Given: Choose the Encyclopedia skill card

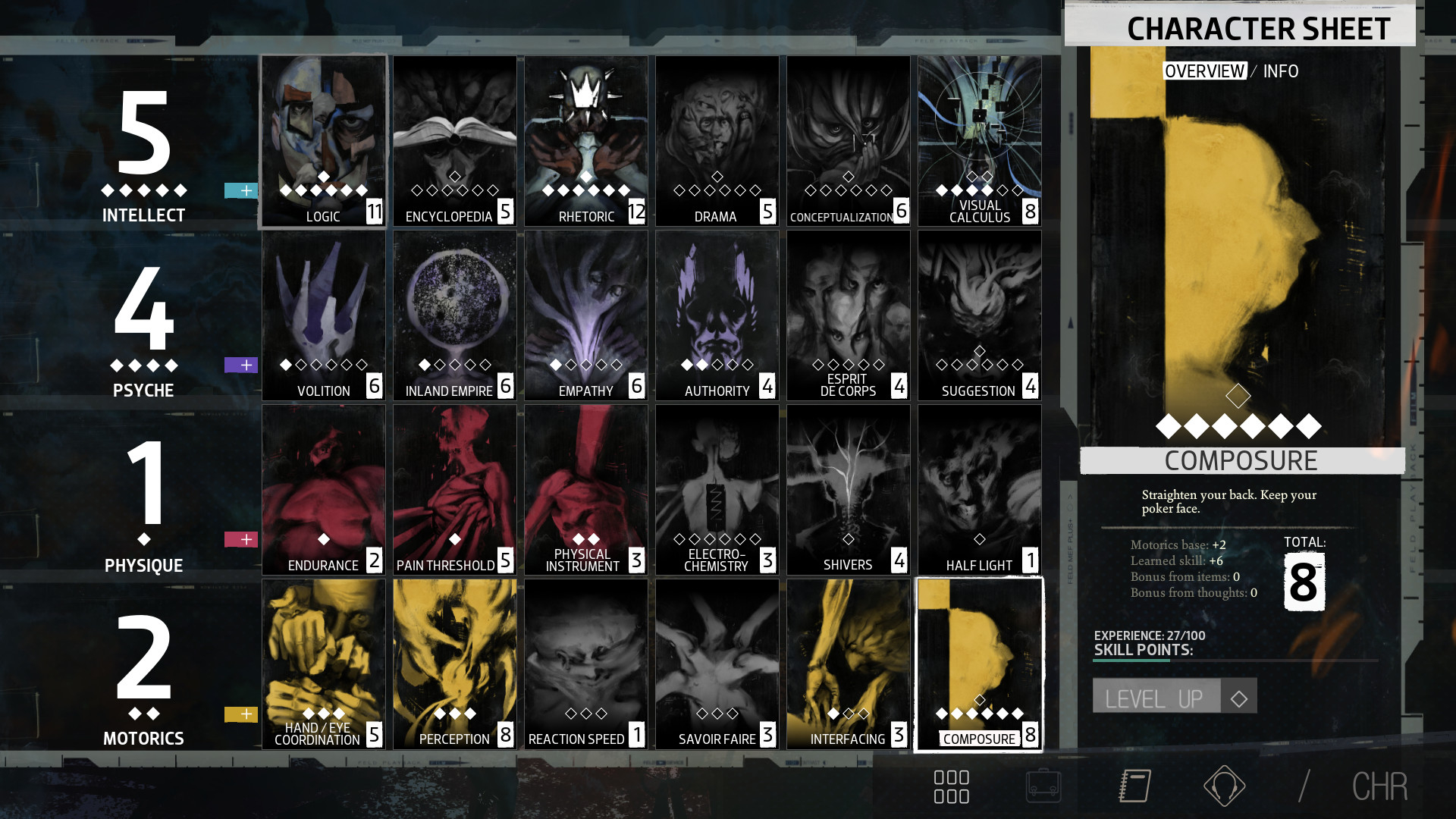Looking at the screenshot, I should 455,141.
